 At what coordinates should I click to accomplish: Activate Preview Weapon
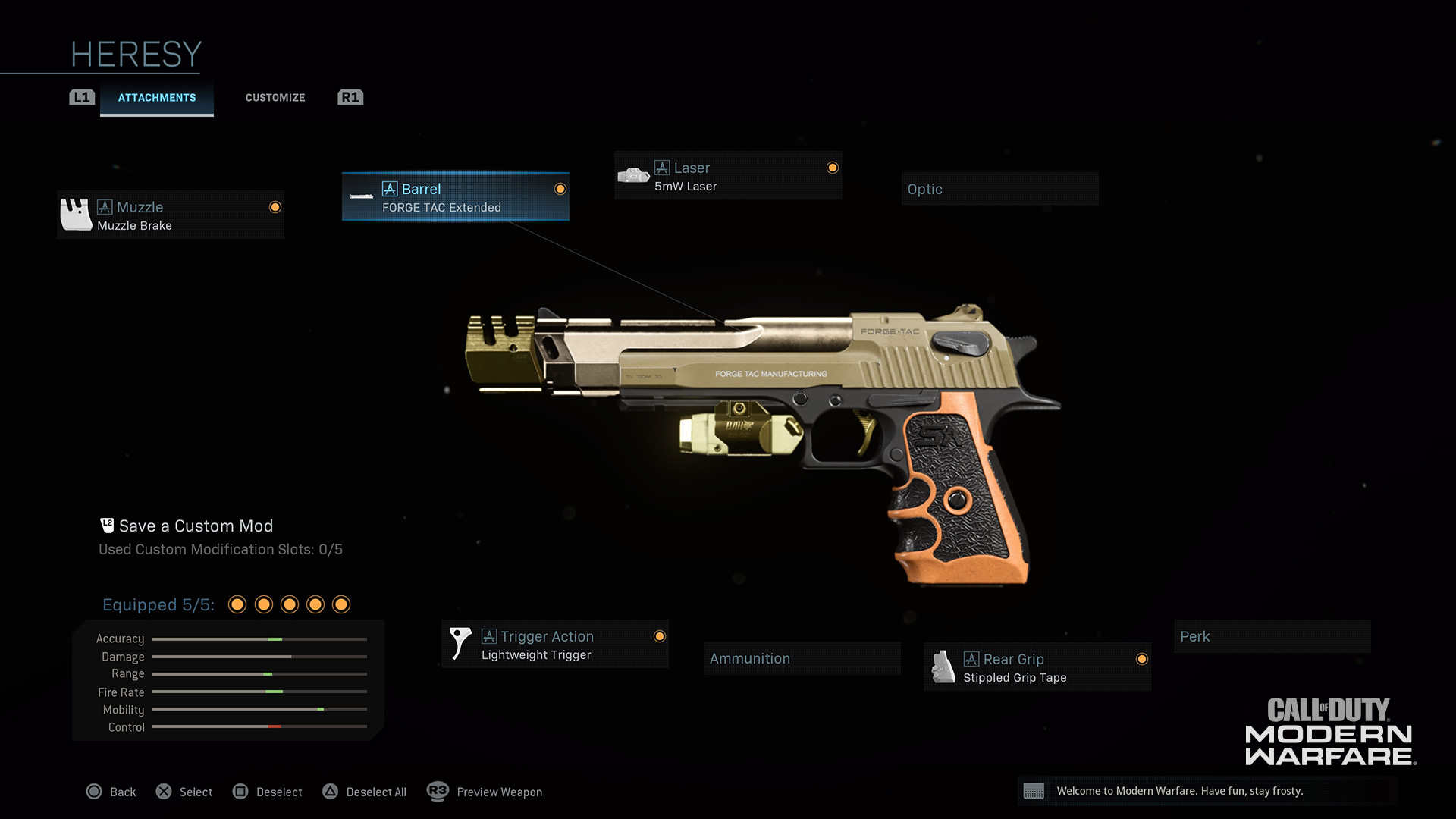pyautogui.click(x=485, y=792)
